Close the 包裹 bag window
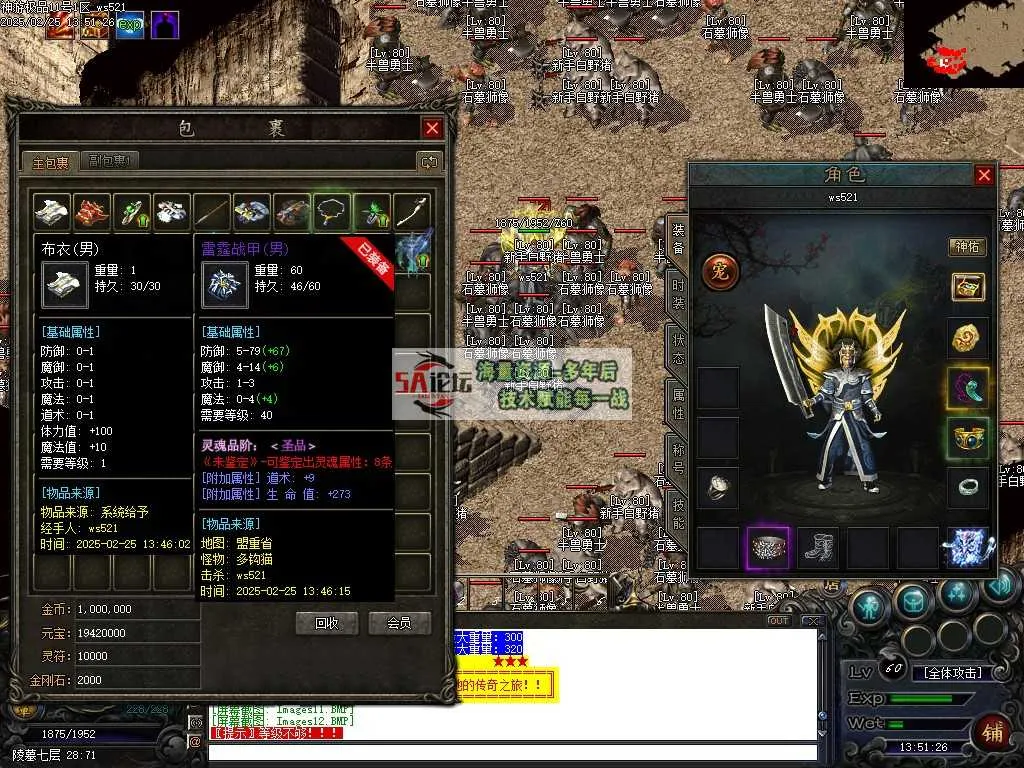The image size is (1024, 768). 432,128
